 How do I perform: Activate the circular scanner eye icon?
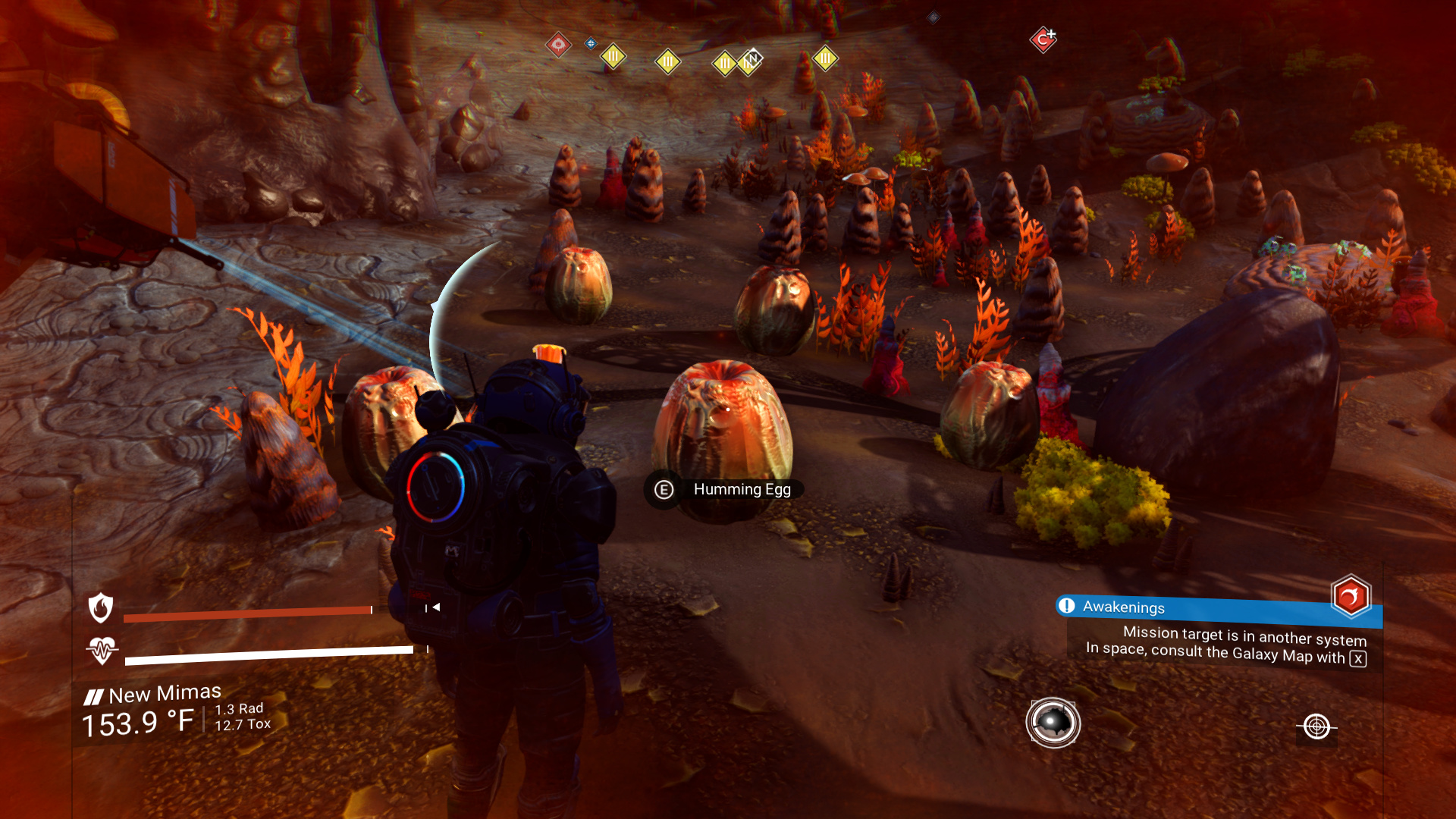[x=1053, y=723]
